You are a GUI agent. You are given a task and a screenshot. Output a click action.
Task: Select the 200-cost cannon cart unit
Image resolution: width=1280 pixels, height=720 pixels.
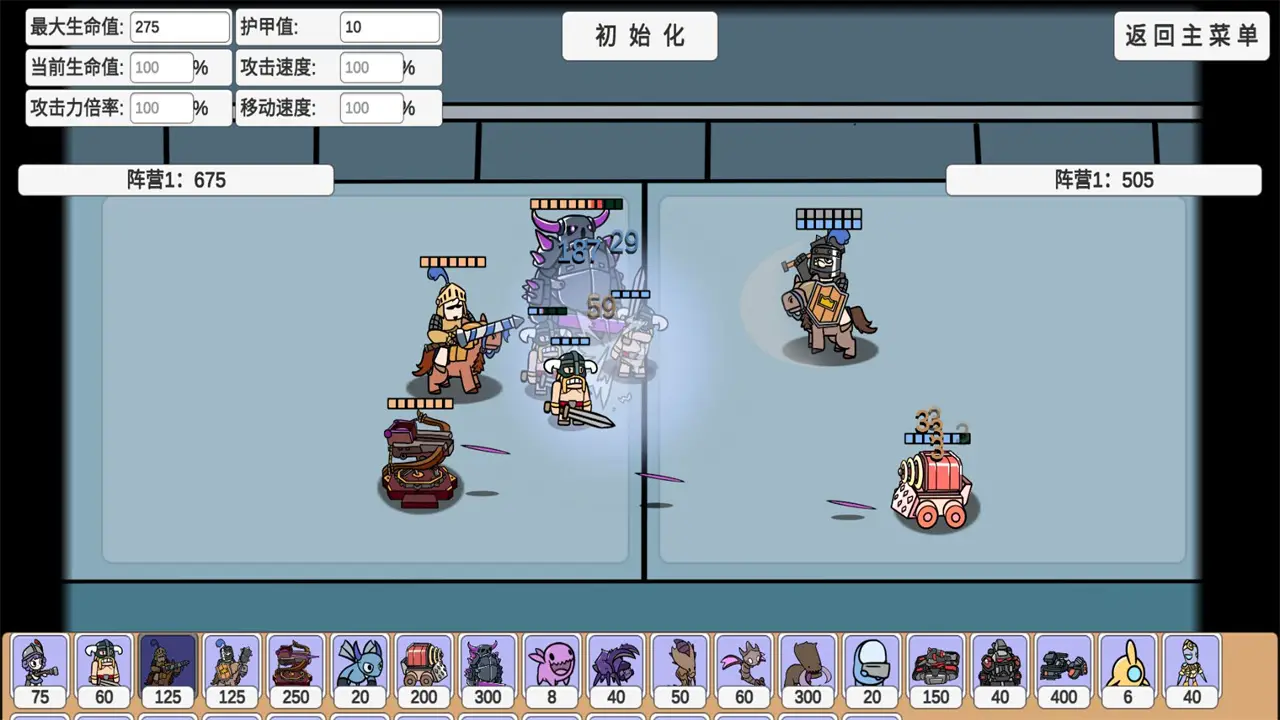point(423,670)
